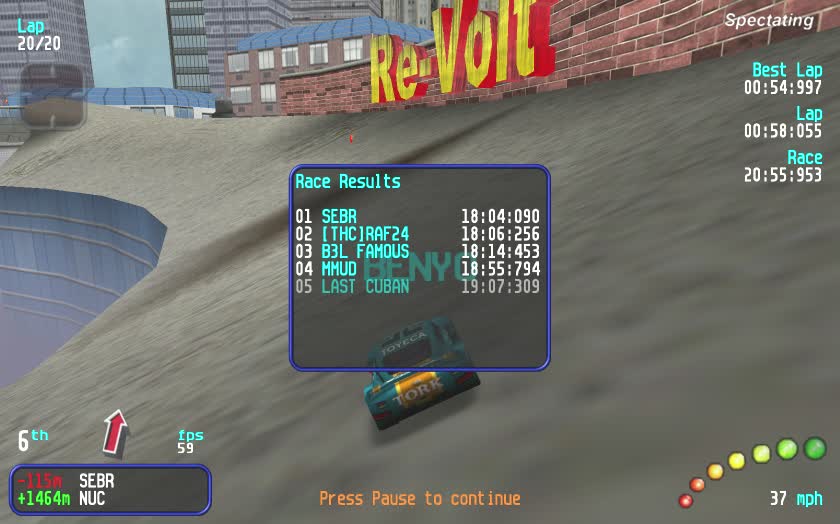Click the MMUD race result entry

coord(417,269)
